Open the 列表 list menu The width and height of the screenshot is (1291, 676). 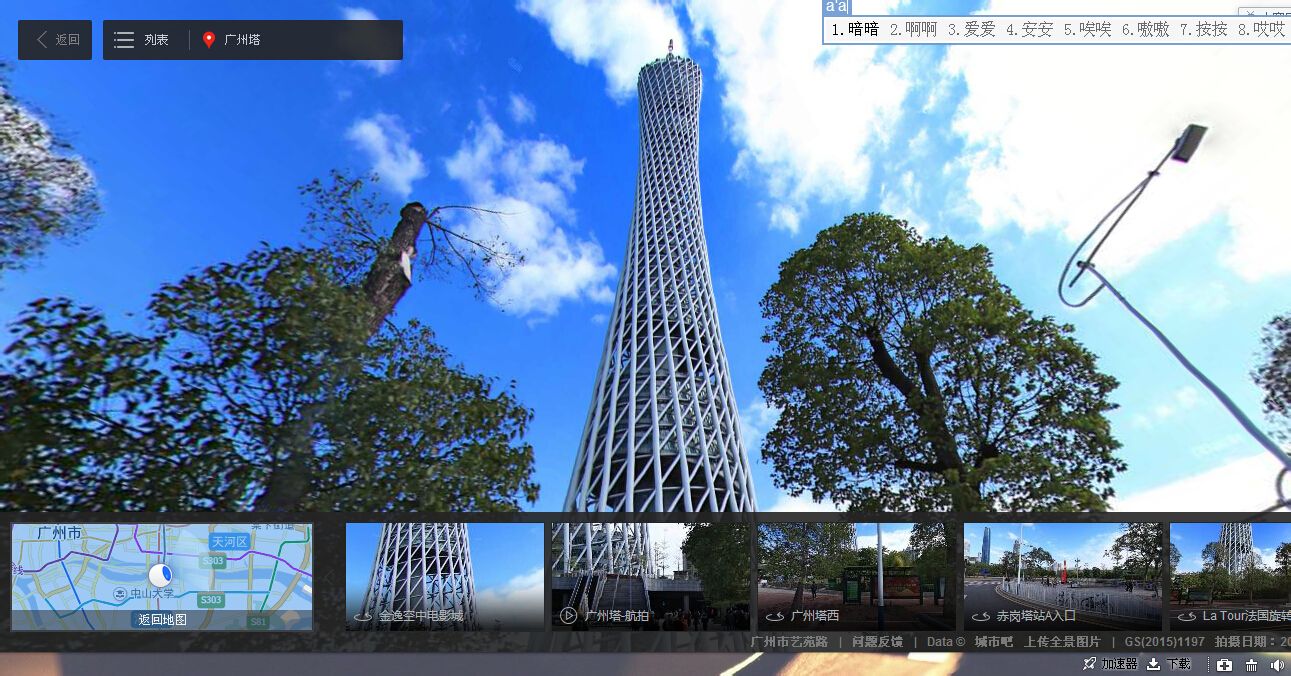[142, 40]
